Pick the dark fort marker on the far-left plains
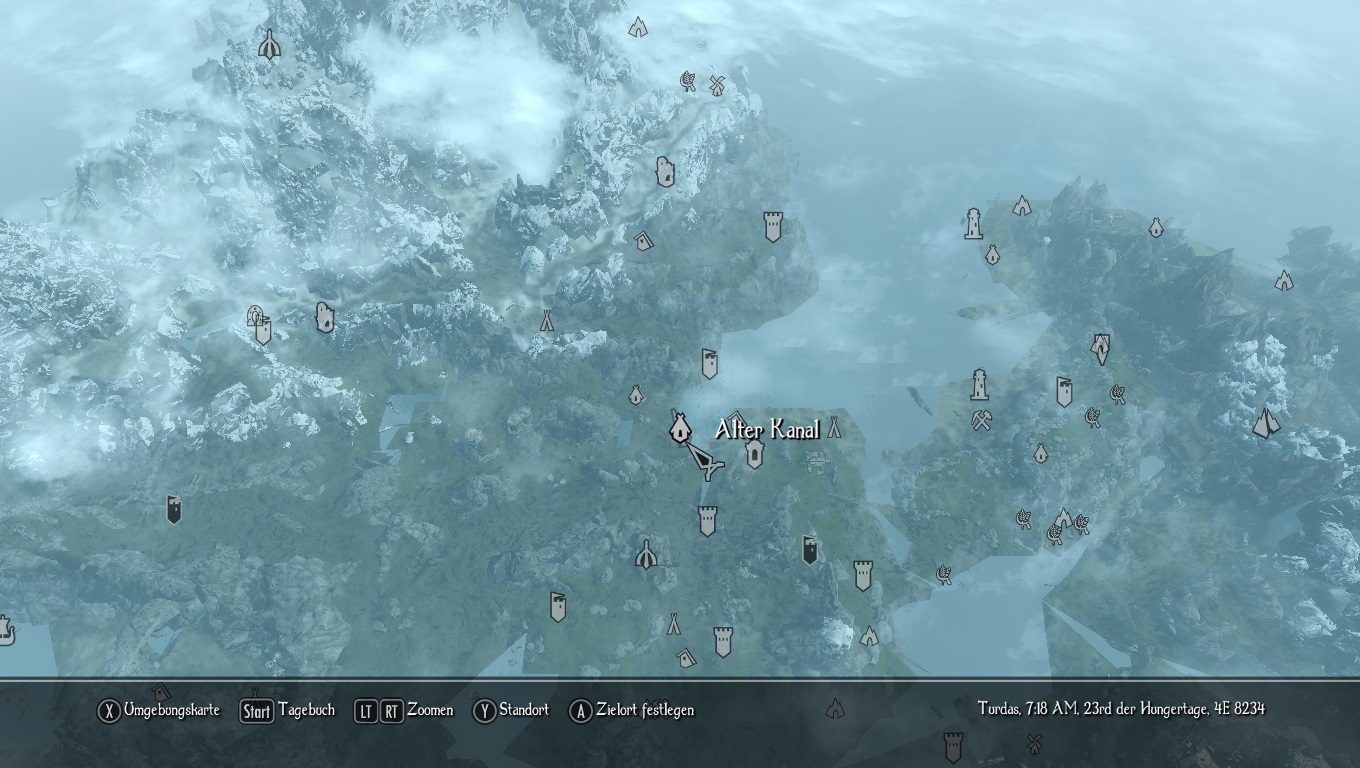 [174, 509]
